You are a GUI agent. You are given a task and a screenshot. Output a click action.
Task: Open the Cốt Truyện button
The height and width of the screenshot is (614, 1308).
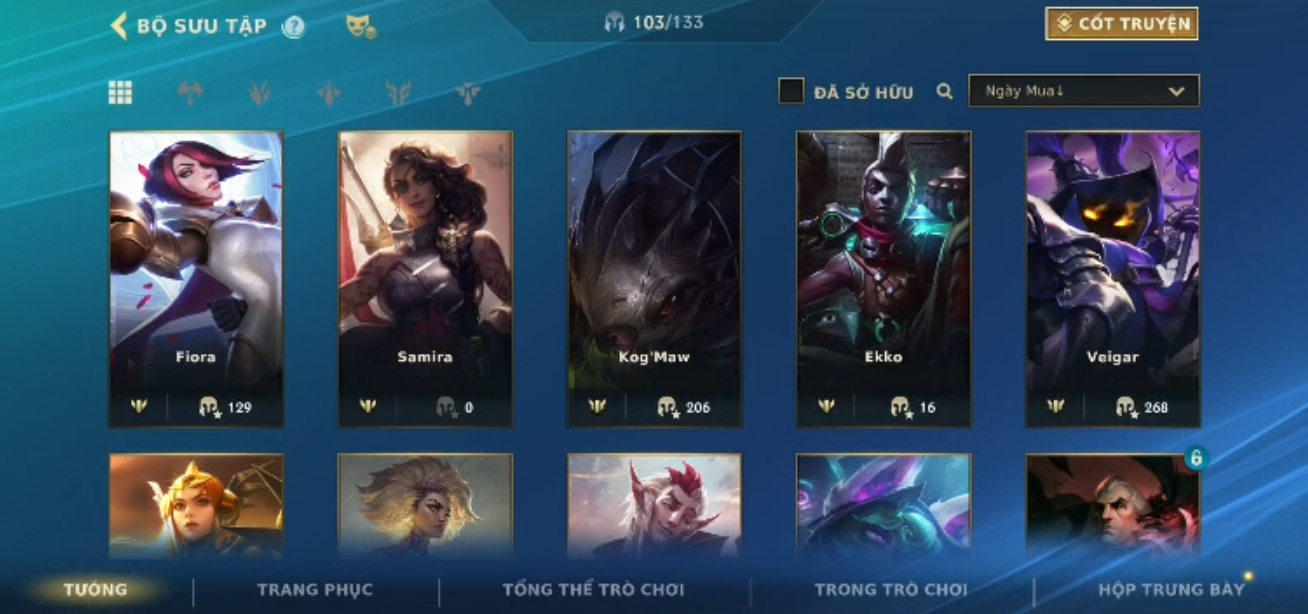[x=1121, y=24]
